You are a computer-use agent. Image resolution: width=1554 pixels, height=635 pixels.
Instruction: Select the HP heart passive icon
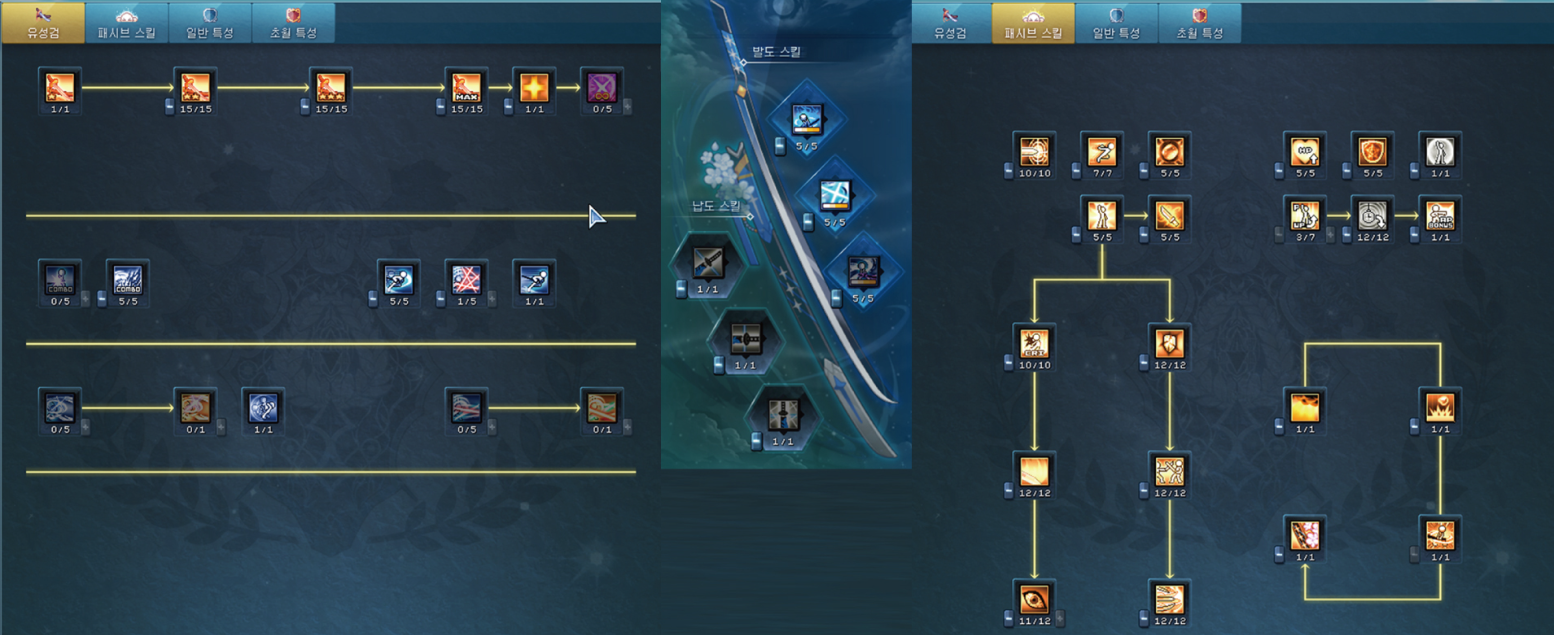coord(1305,151)
